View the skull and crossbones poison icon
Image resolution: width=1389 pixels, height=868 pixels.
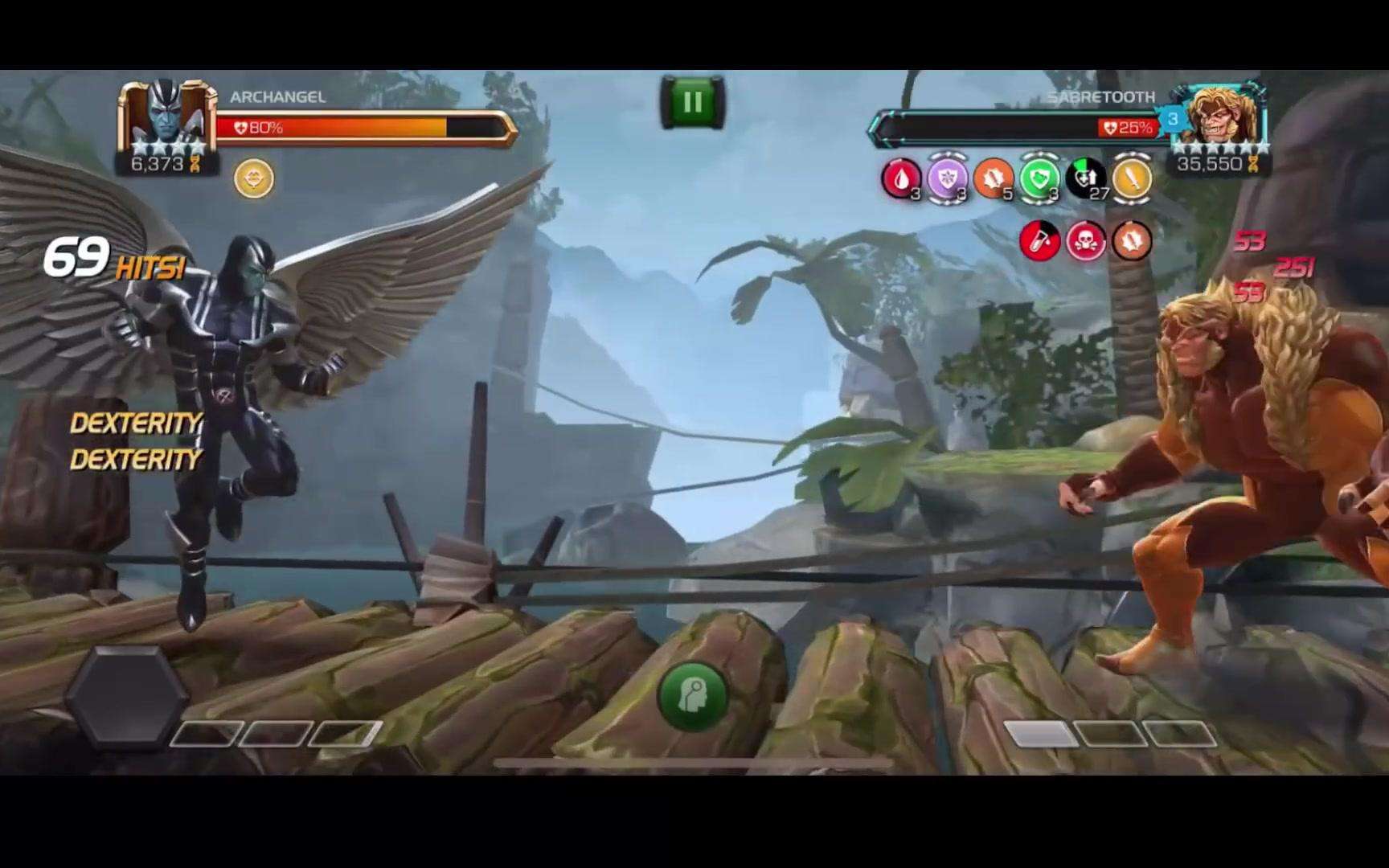[x=1085, y=240]
